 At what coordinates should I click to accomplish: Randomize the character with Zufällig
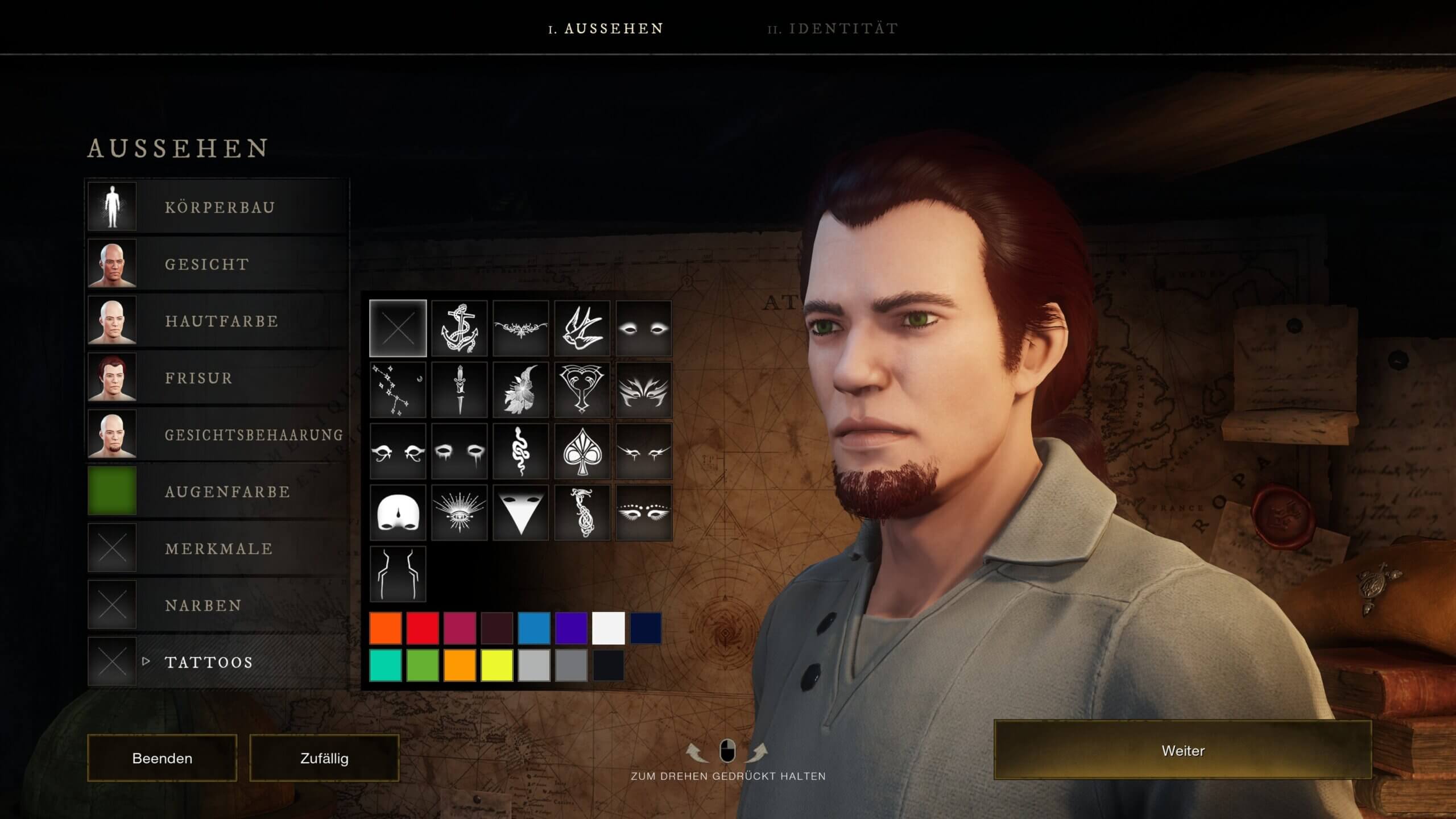click(324, 758)
